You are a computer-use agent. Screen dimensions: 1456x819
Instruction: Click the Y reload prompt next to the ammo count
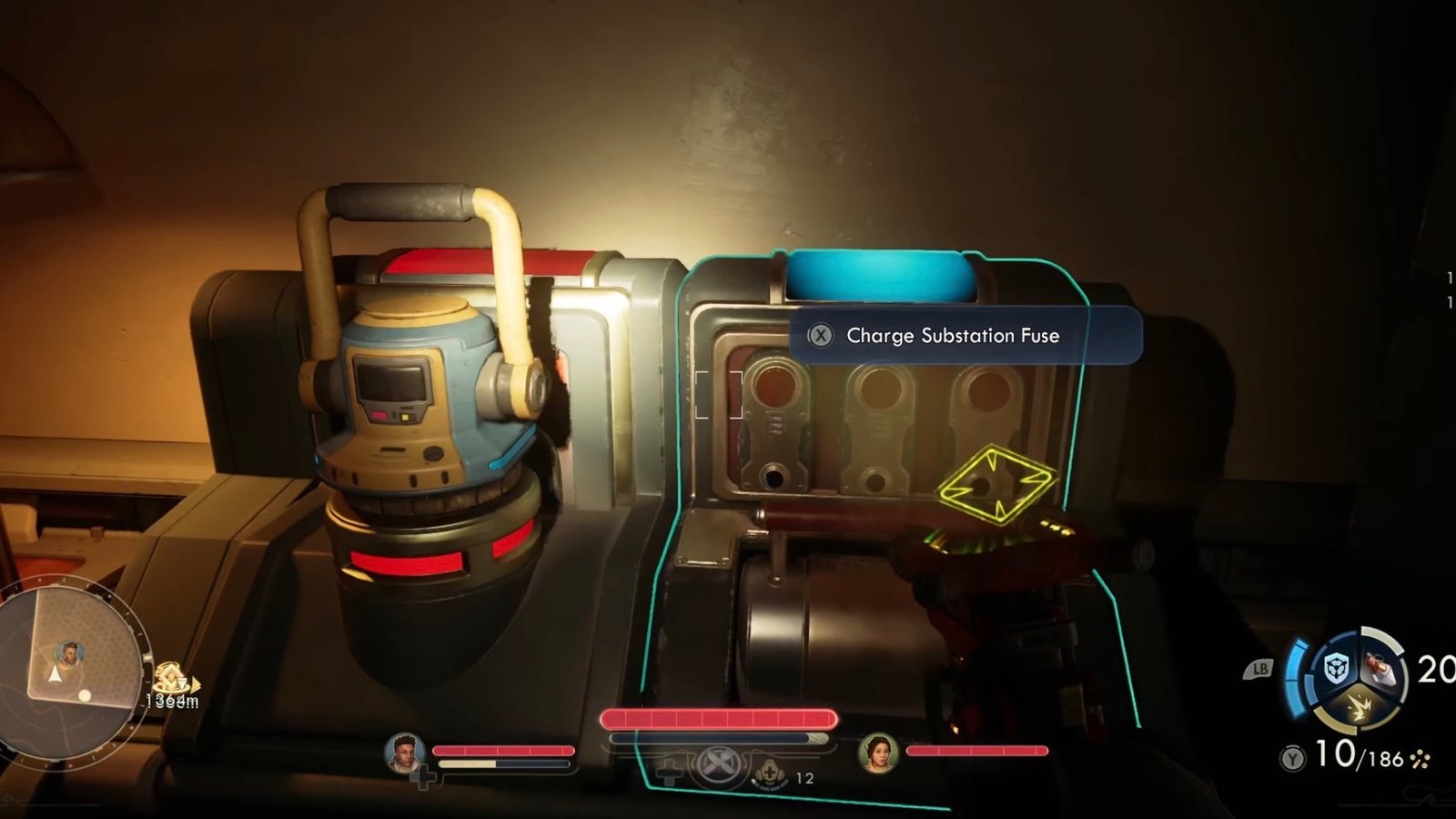pyautogui.click(x=1293, y=757)
